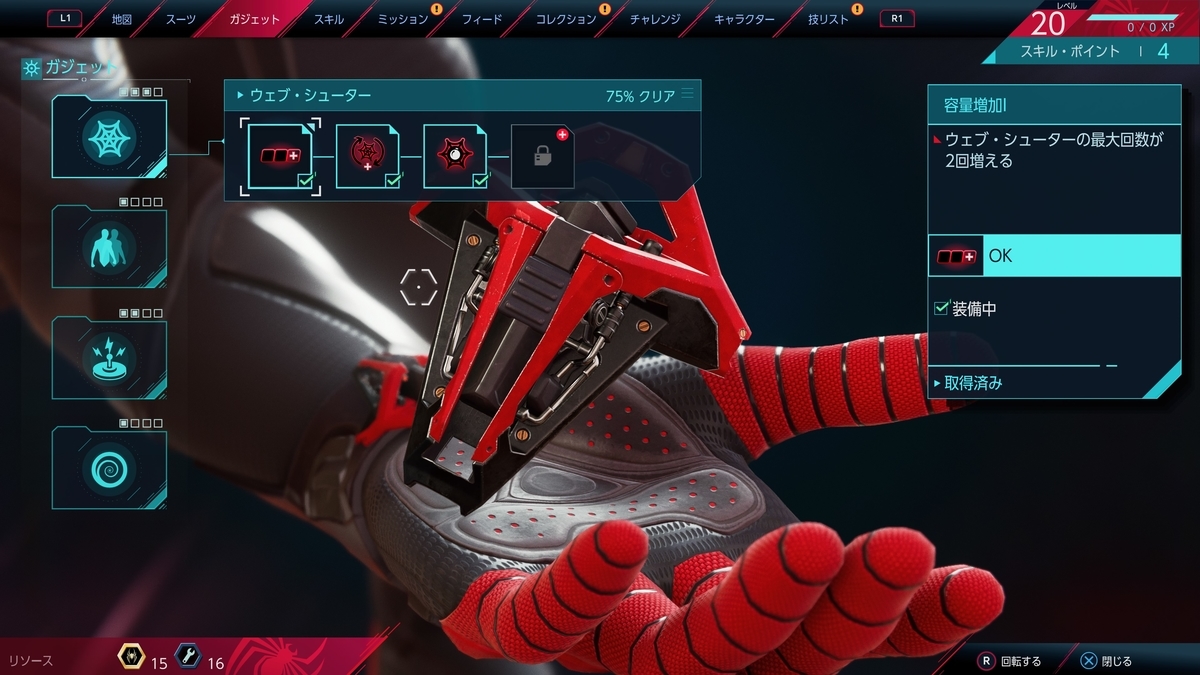
Task: Select the 容量増加 capacity upgrade slot
Action: [x=280, y=156]
